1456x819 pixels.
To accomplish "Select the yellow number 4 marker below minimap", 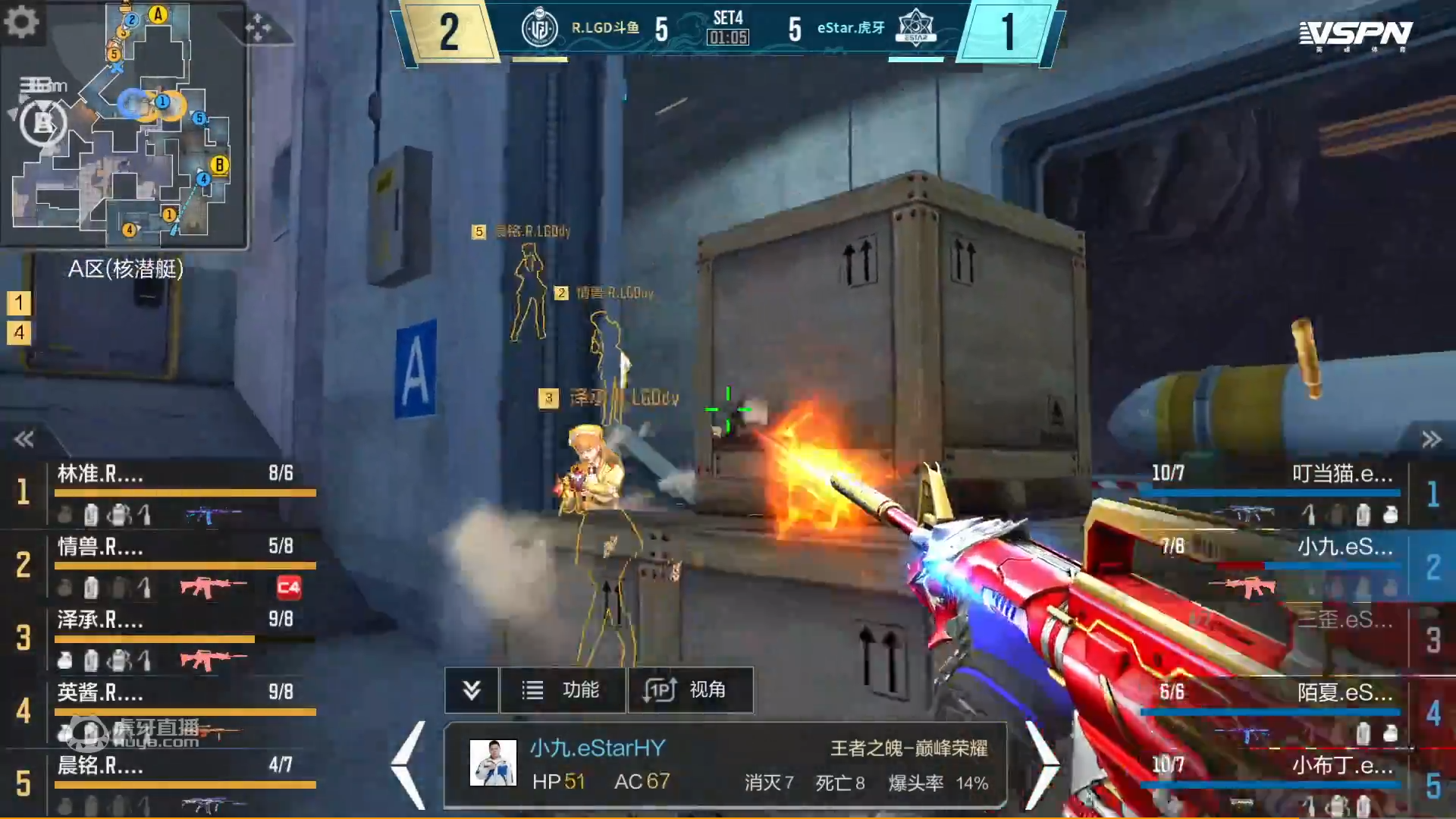I will [19, 332].
